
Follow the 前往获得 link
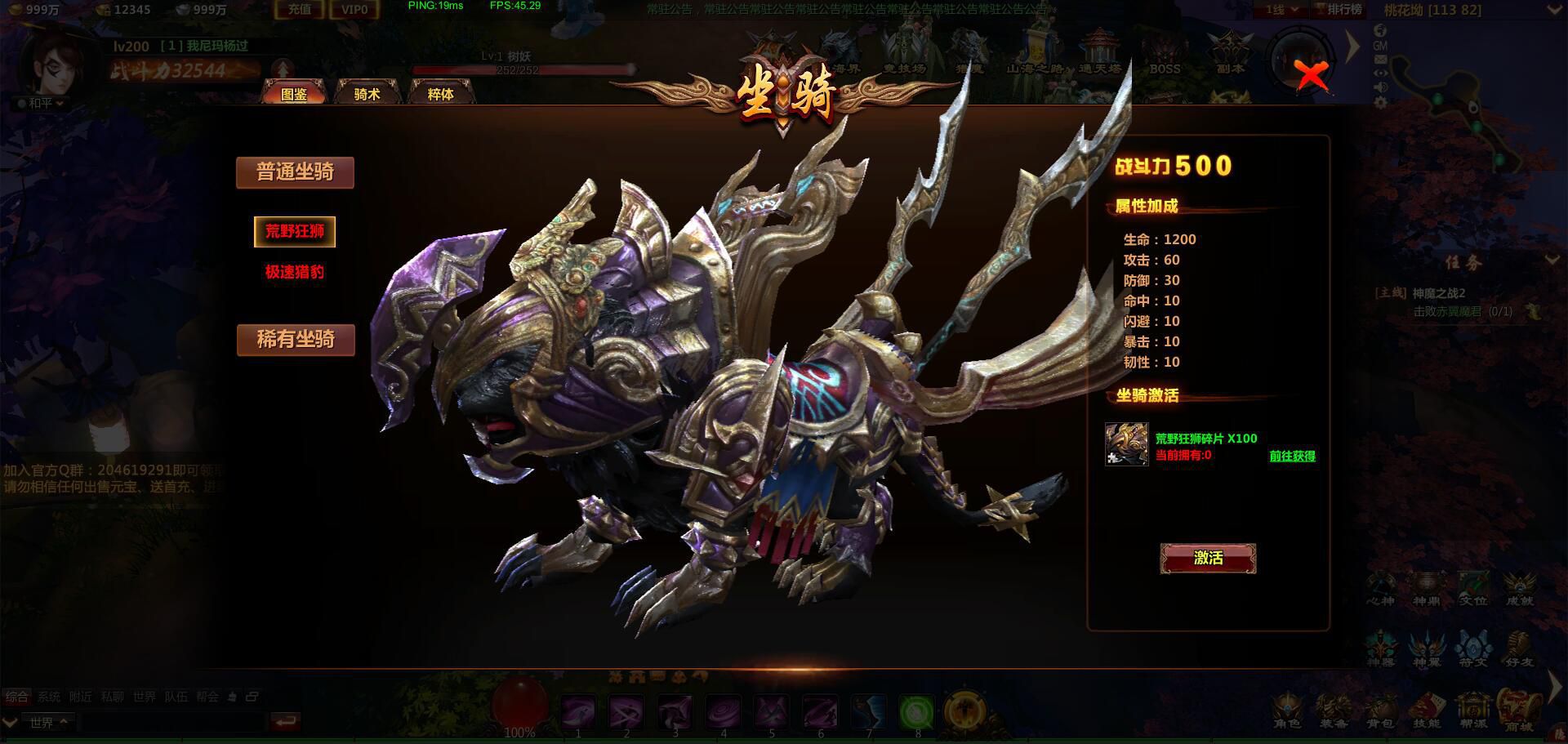coord(1292,457)
